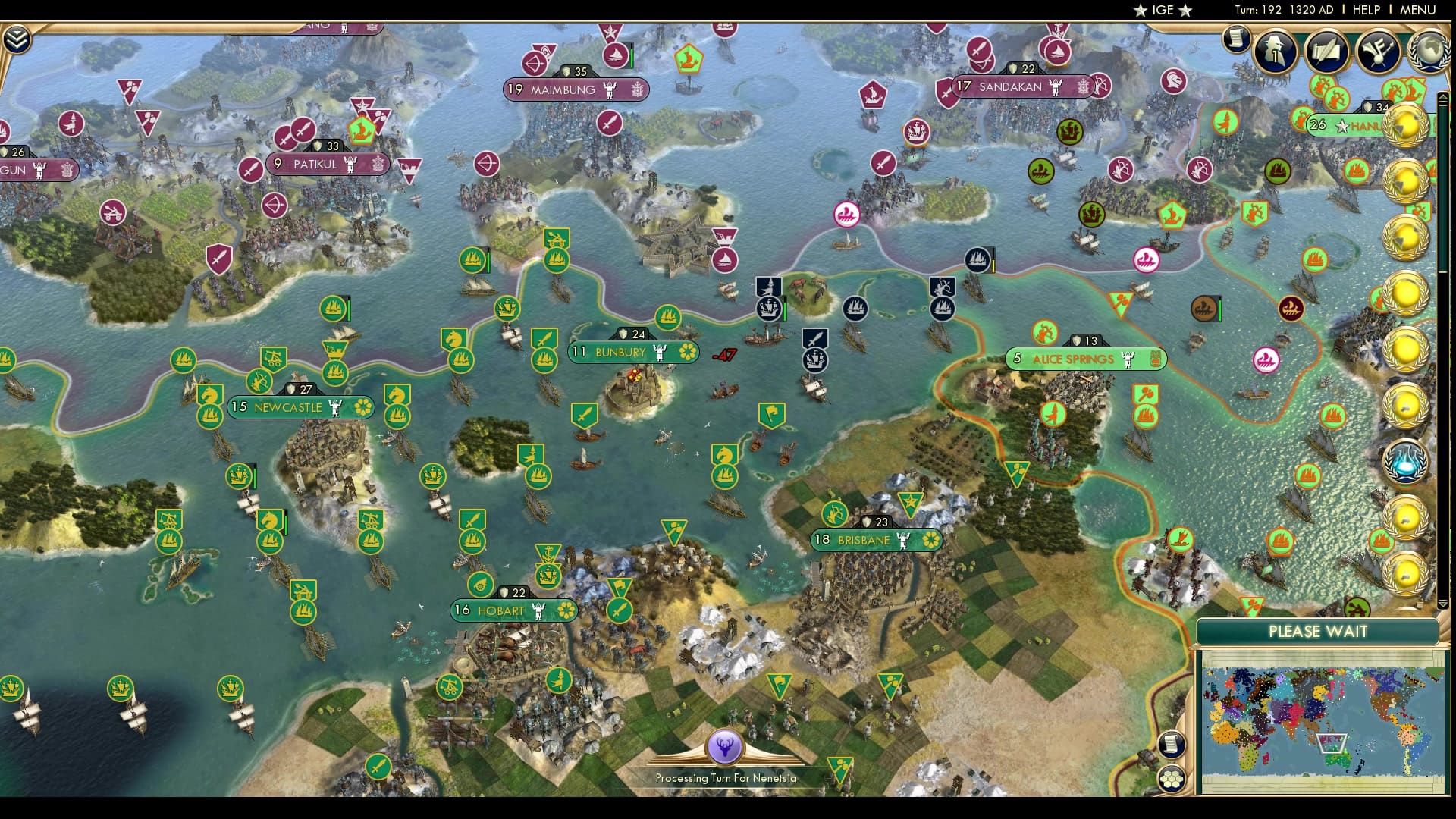Click the viewport rectangle on the minimap
The height and width of the screenshot is (819, 1456).
[1332, 744]
